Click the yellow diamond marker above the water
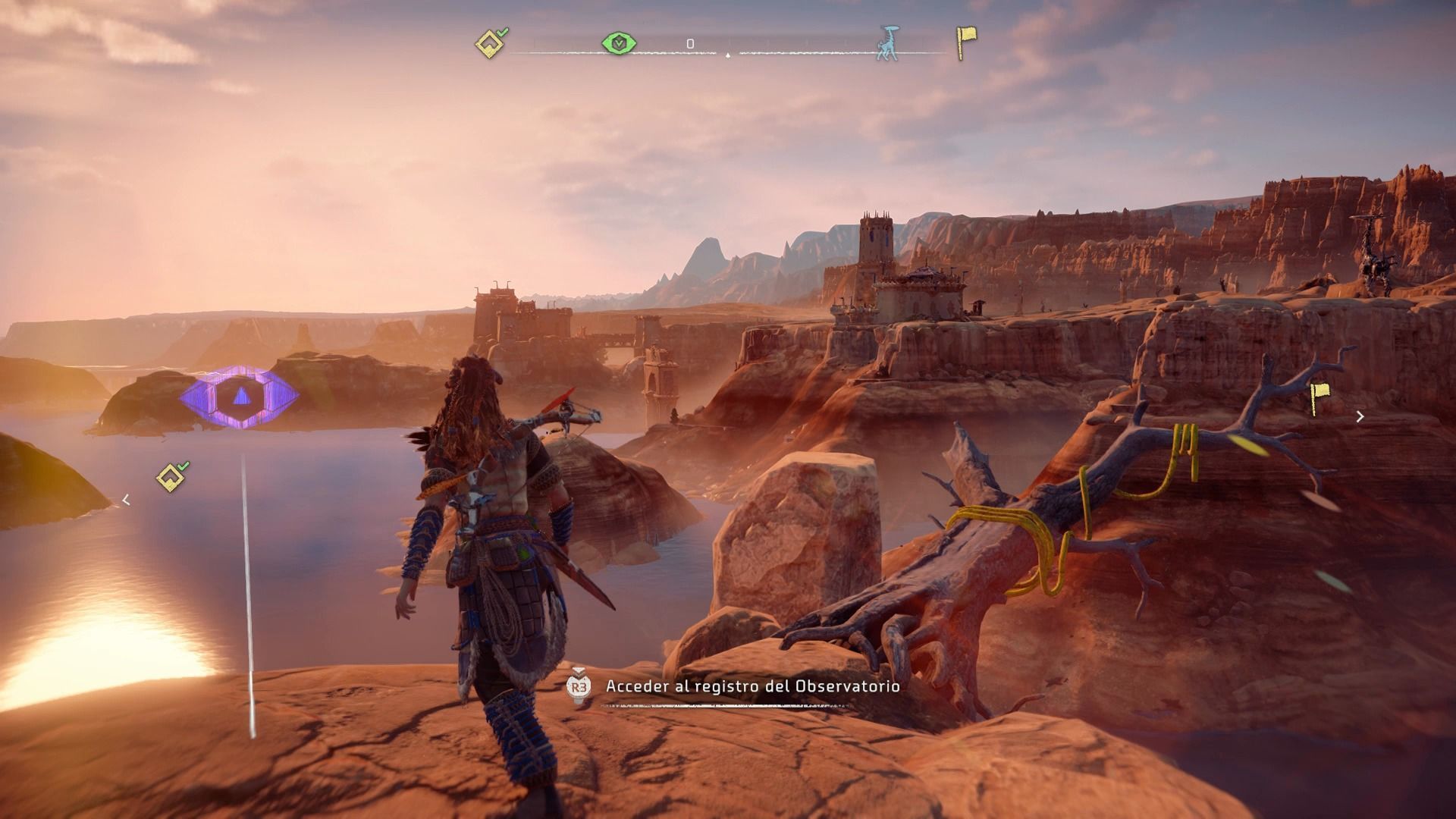1456x819 pixels. [x=171, y=478]
